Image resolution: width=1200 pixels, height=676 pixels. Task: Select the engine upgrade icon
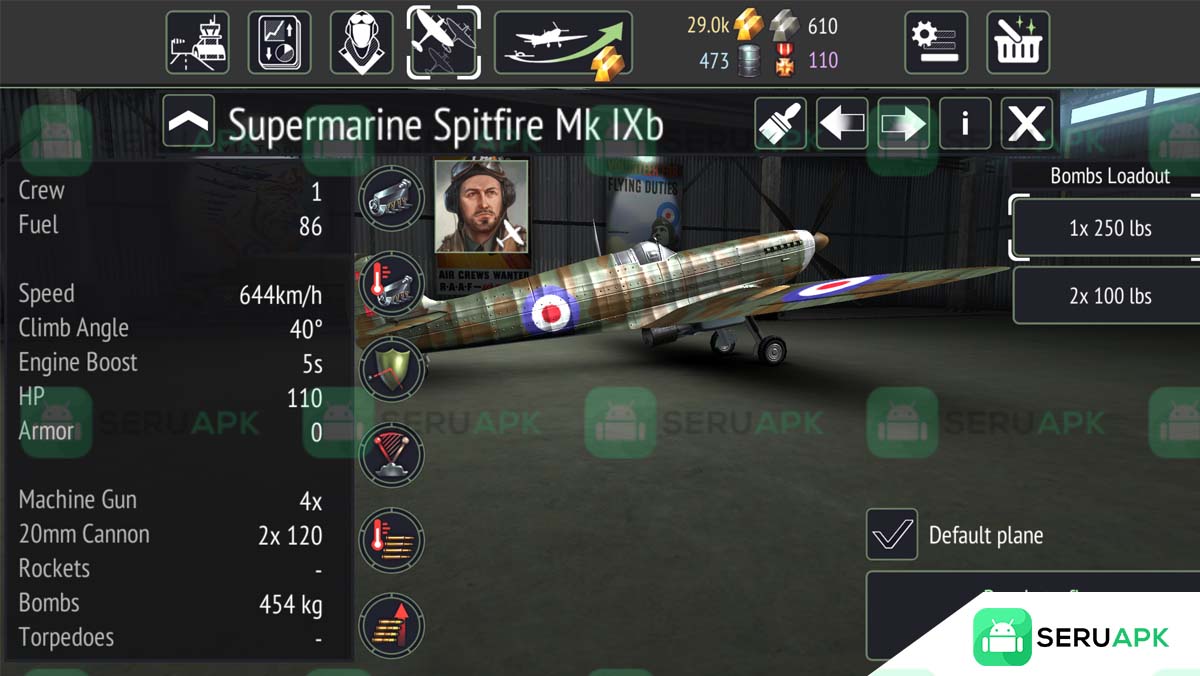pos(391,198)
